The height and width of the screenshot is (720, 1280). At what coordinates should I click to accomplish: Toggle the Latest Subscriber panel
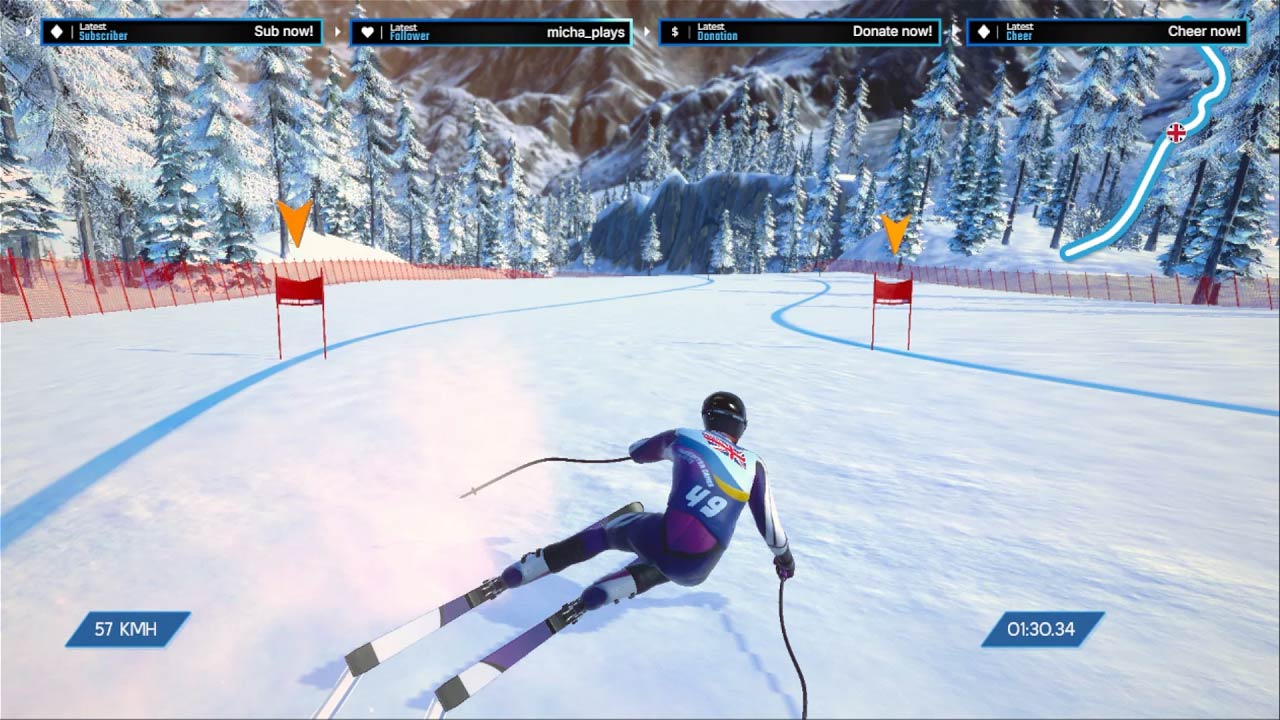(180, 31)
